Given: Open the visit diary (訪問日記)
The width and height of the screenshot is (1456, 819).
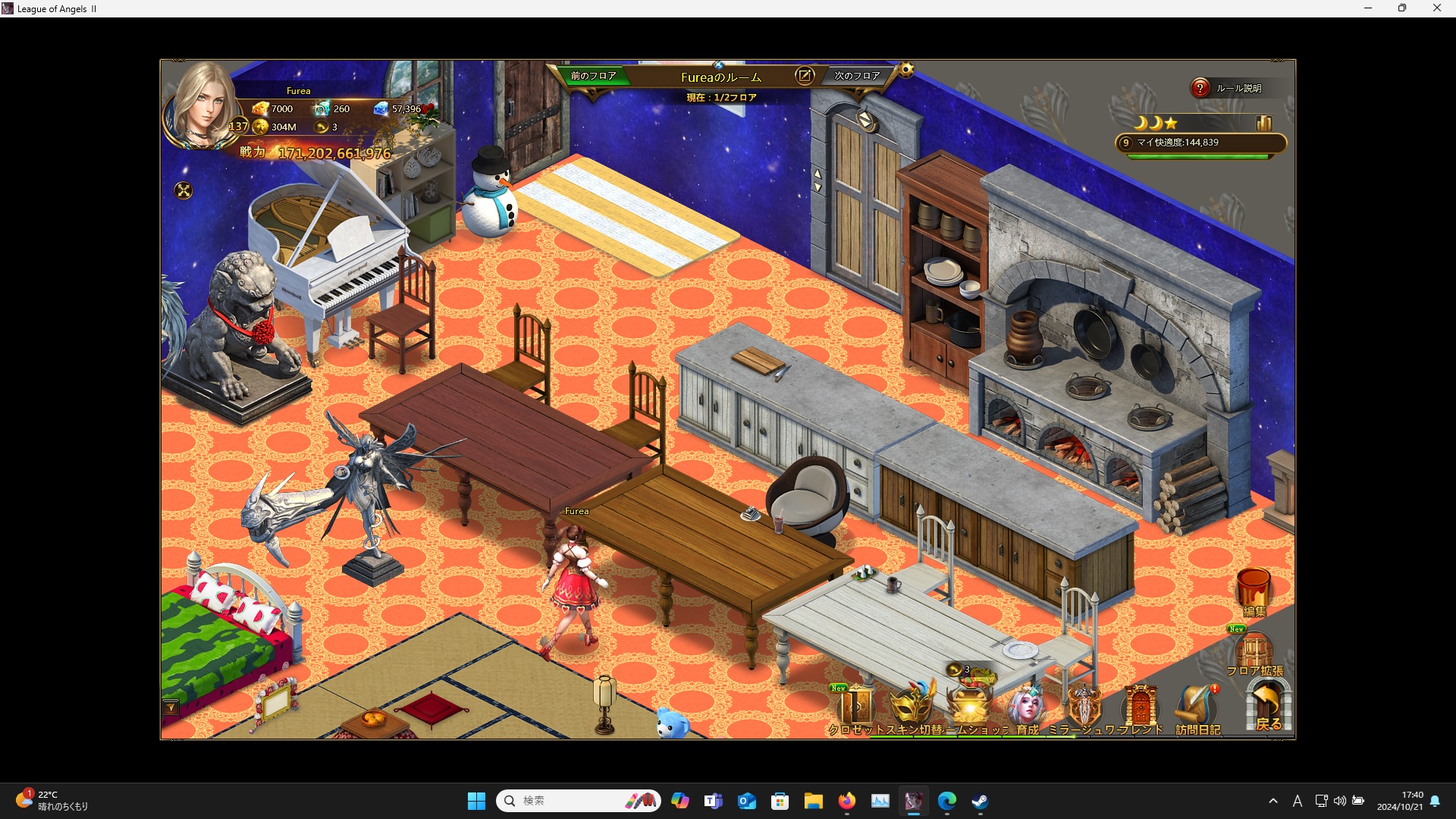Looking at the screenshot, I should (x=1197, y=710).
